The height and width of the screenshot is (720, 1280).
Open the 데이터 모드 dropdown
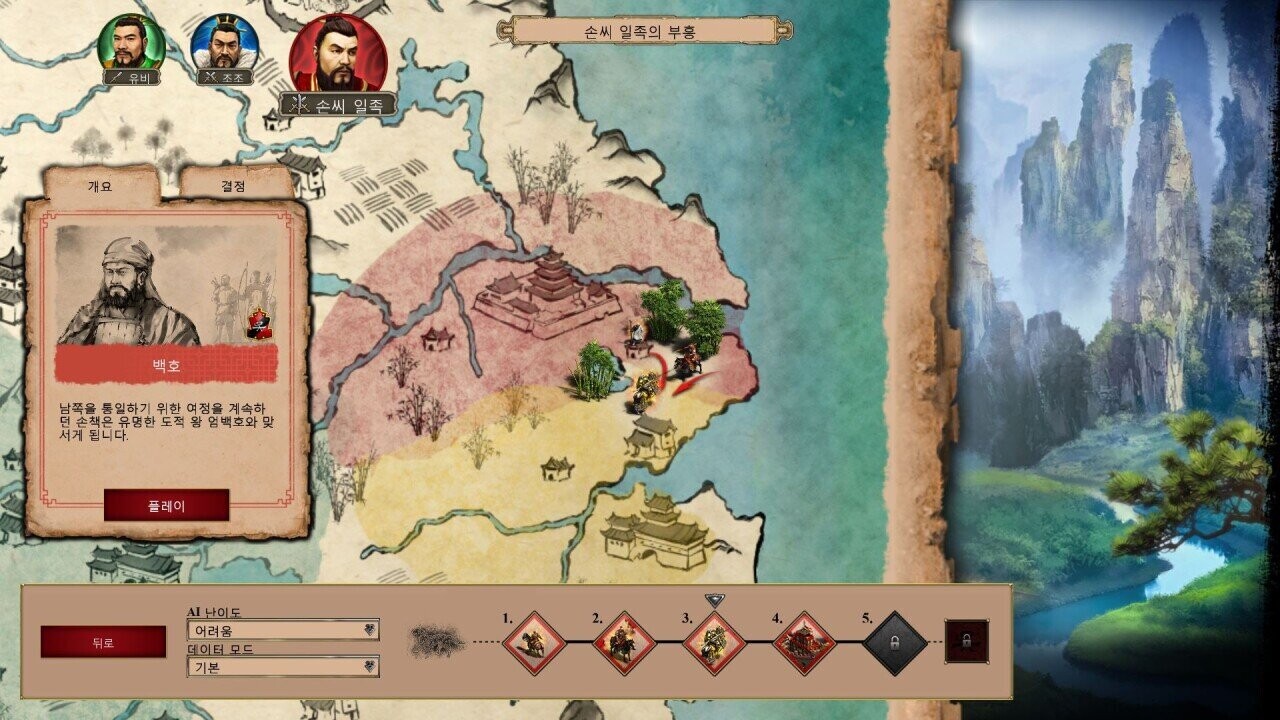pos(283,667)
